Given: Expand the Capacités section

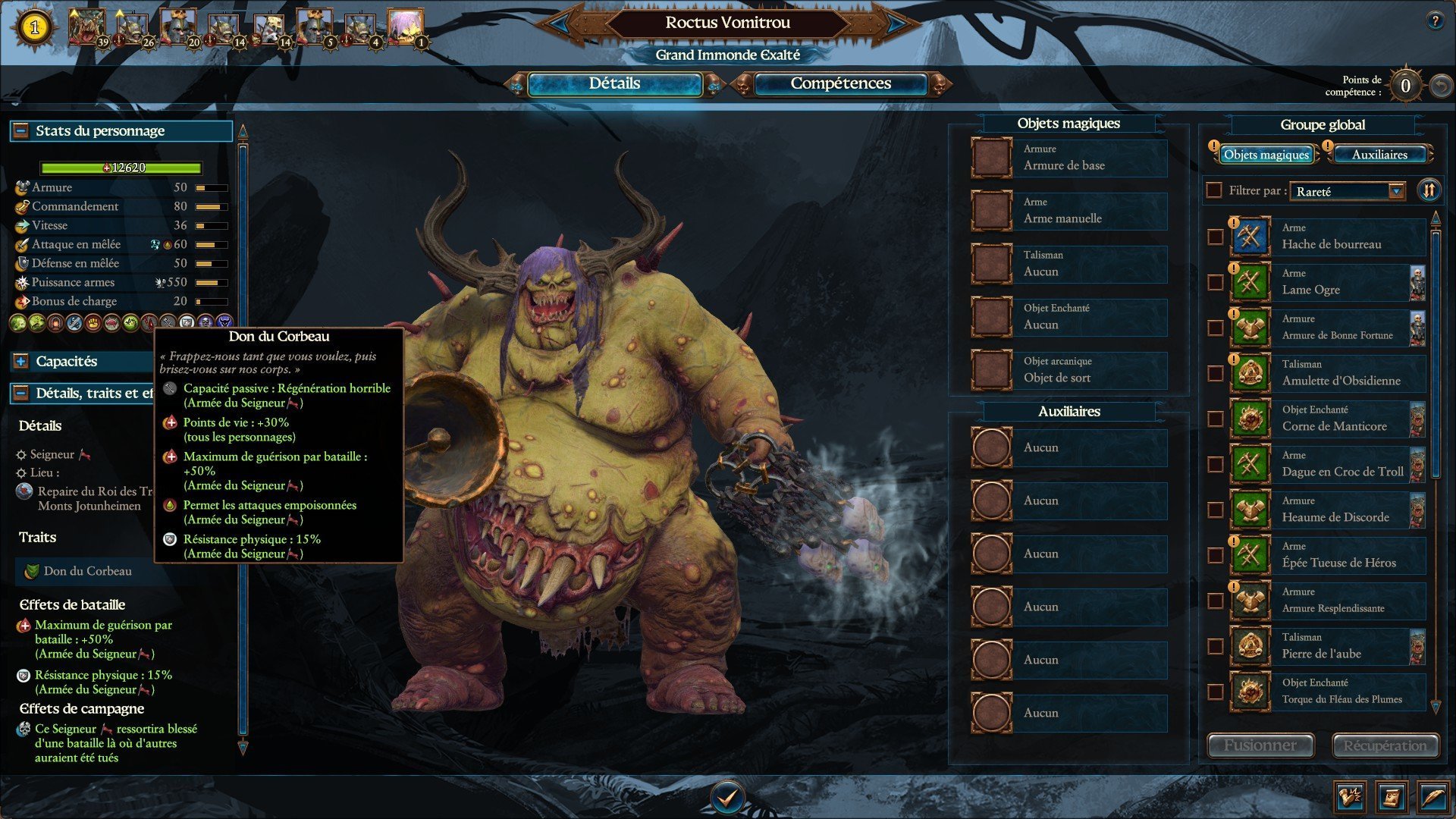Looking at the screenshot, I should coord(20,362).
